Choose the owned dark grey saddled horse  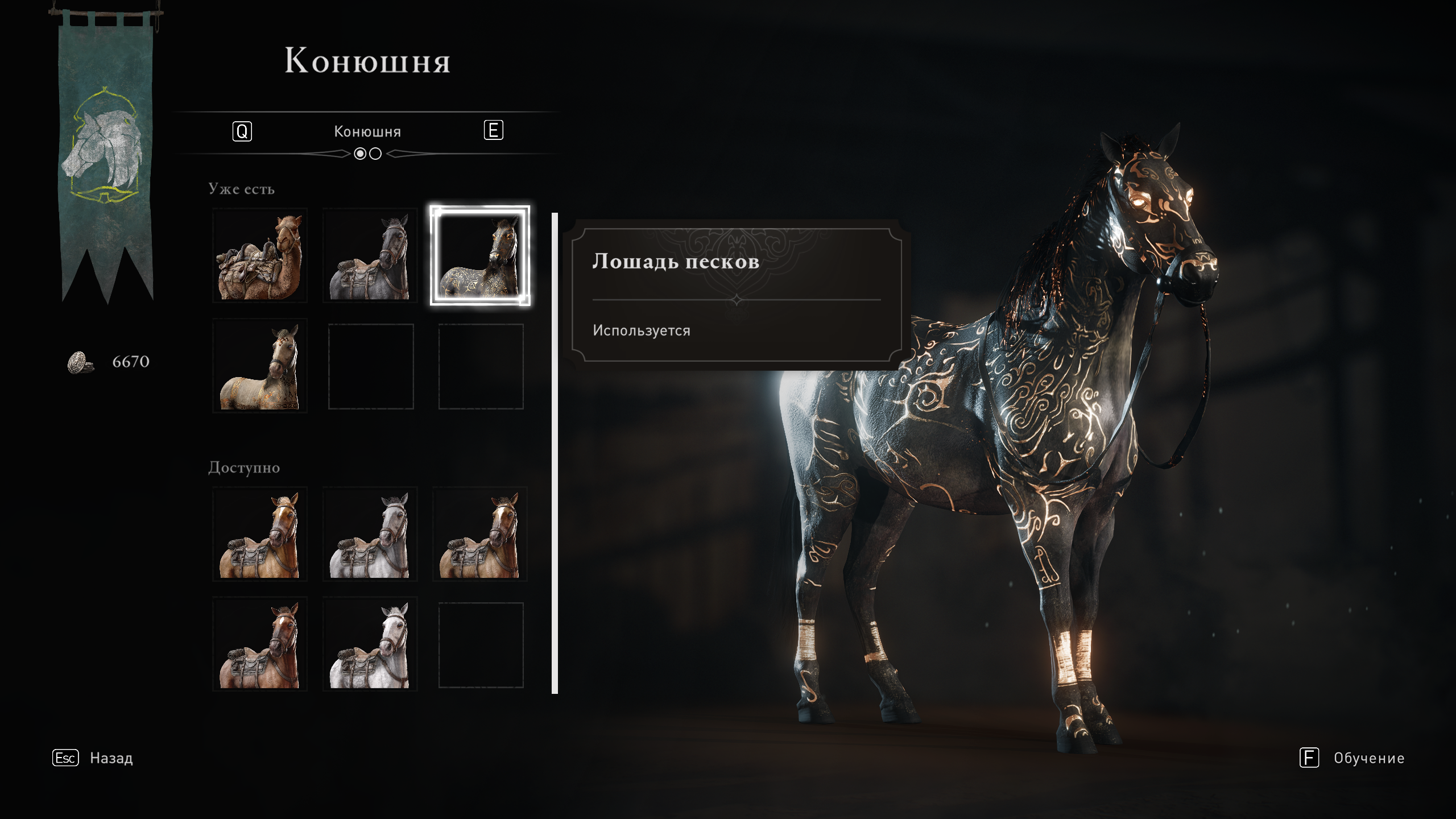tap(370, 255)
